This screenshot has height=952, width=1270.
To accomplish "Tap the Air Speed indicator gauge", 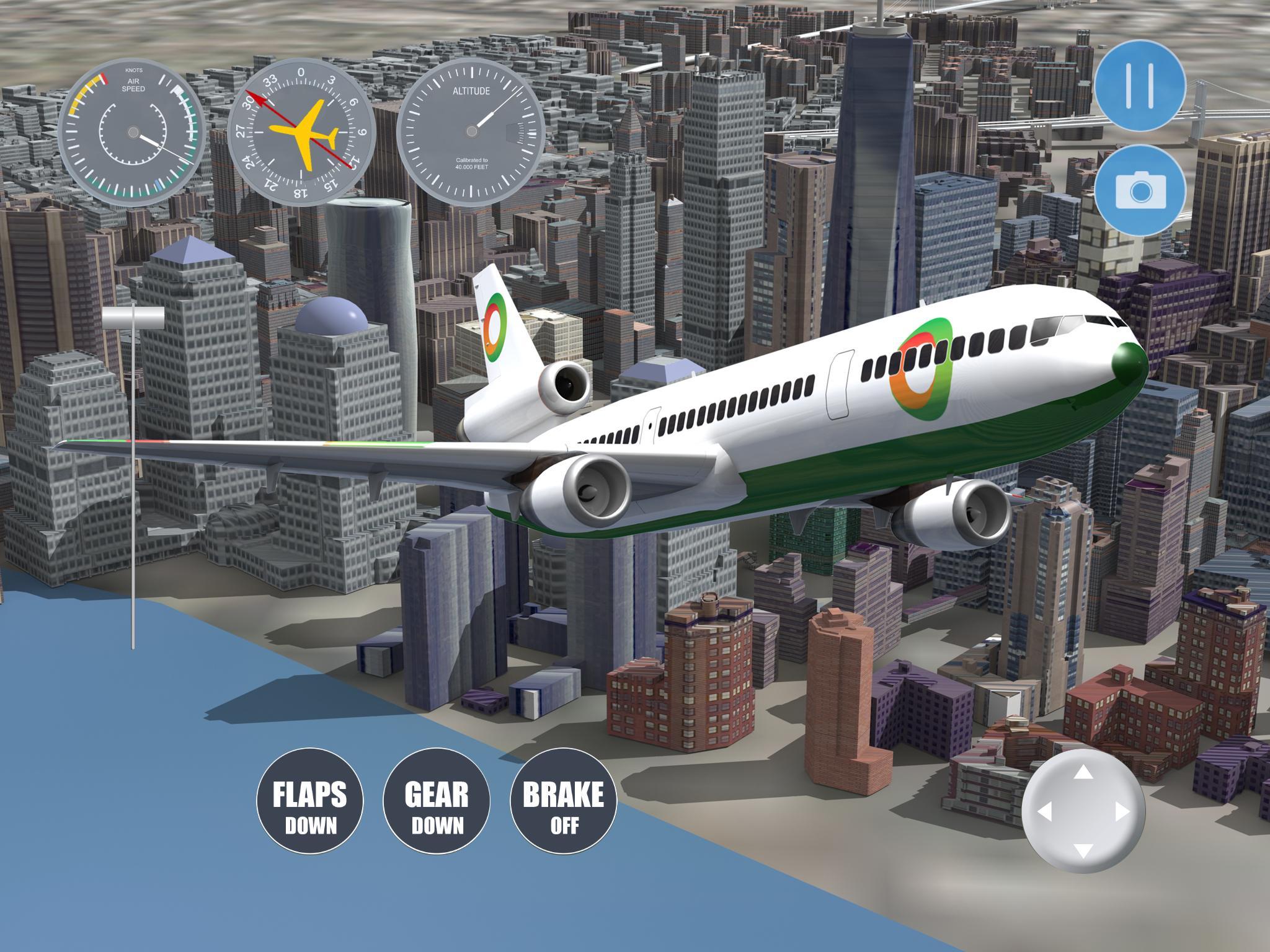I will click(132, 132).
